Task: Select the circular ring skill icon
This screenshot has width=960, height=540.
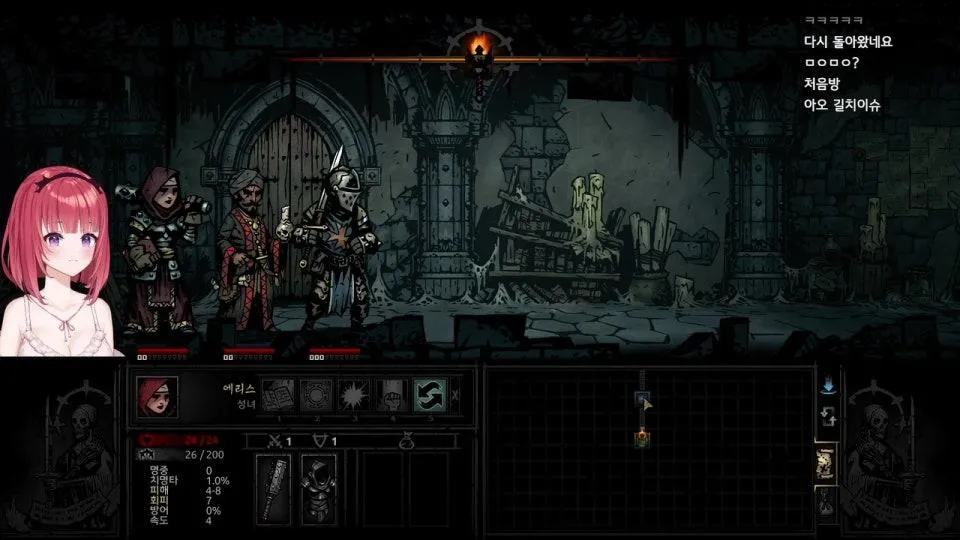Action: (x=316, y=394)
